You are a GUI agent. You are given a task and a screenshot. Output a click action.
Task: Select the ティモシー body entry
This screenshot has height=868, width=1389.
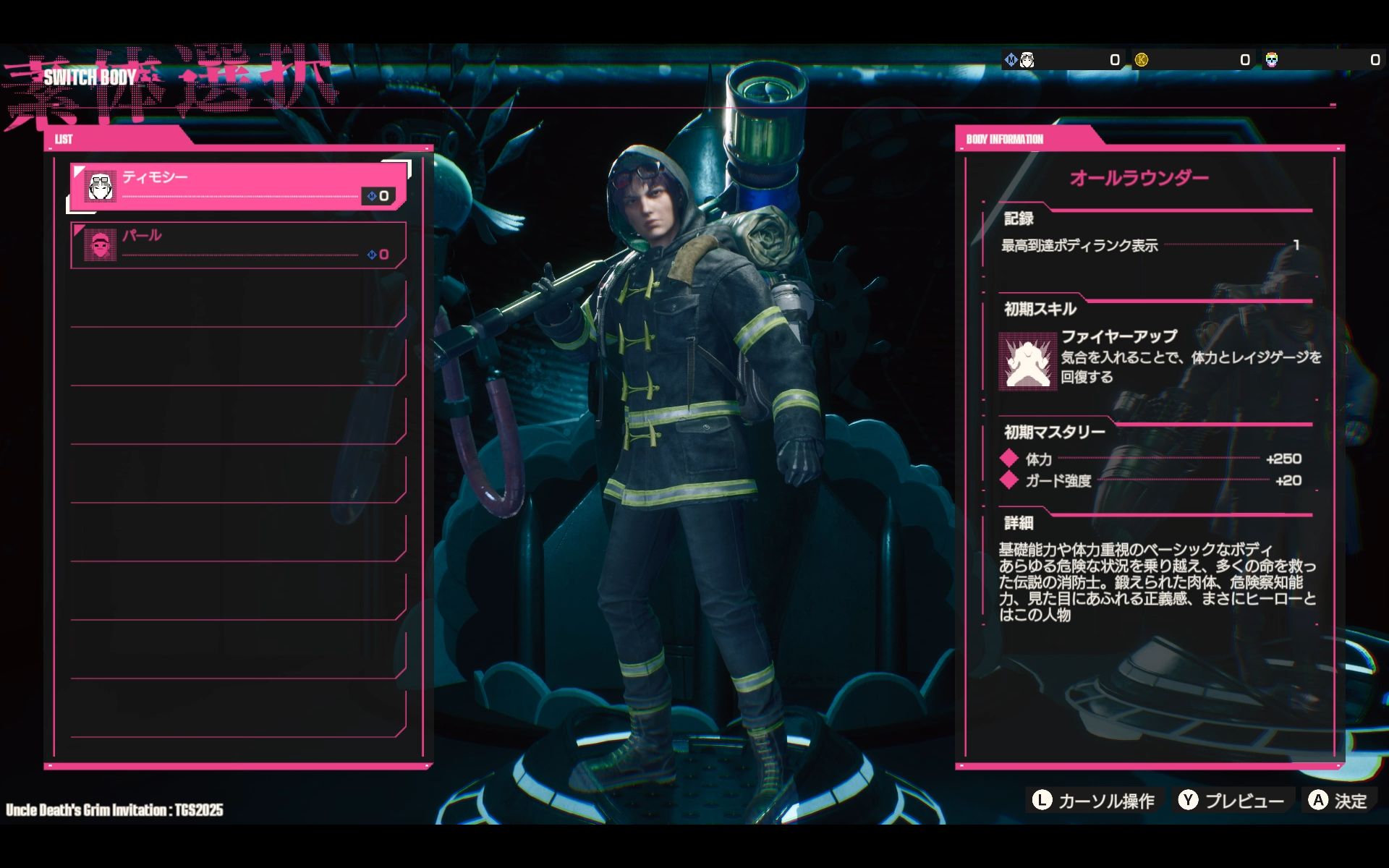239,187
